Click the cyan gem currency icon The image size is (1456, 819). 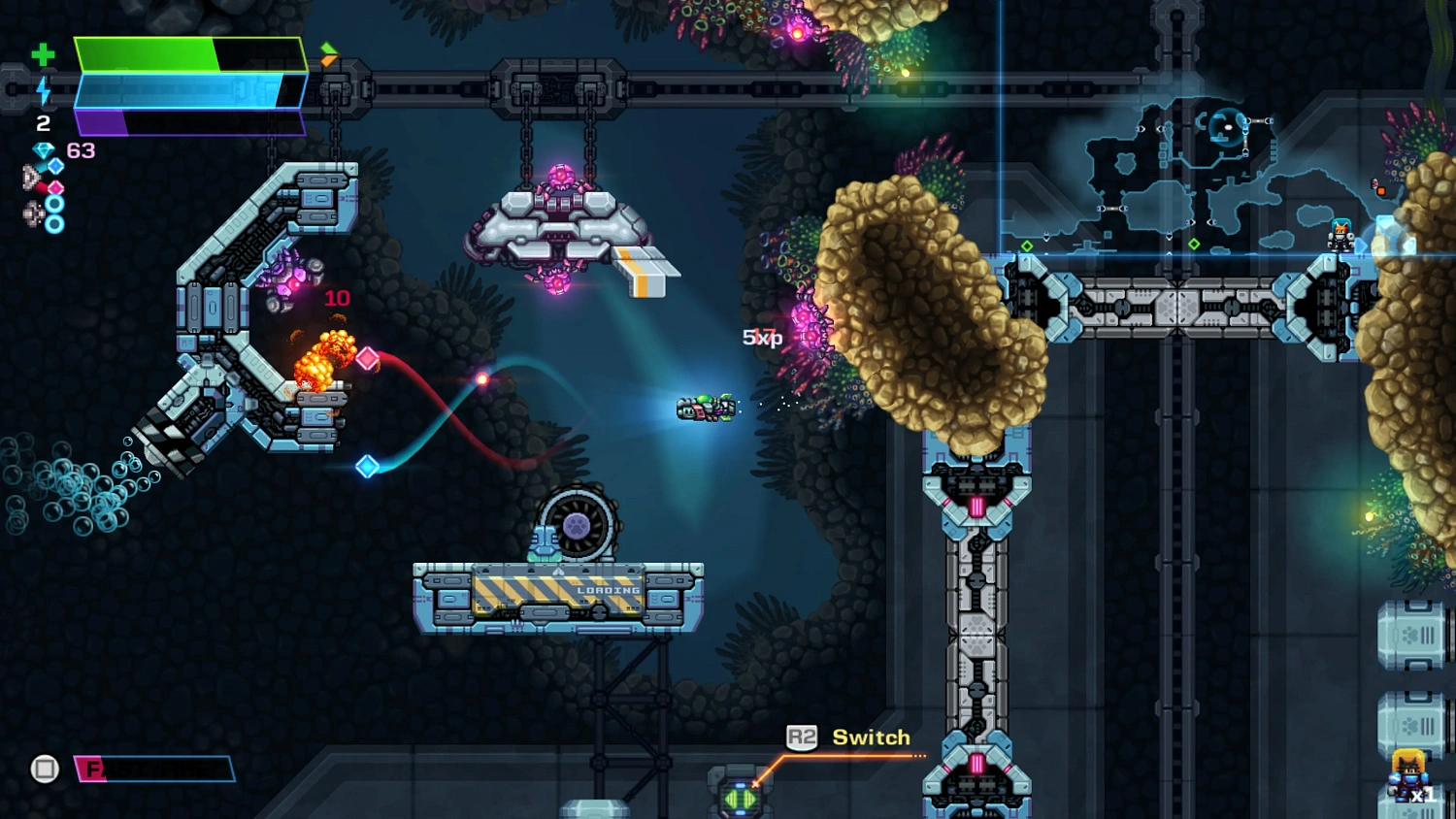[x=44, y=150]
